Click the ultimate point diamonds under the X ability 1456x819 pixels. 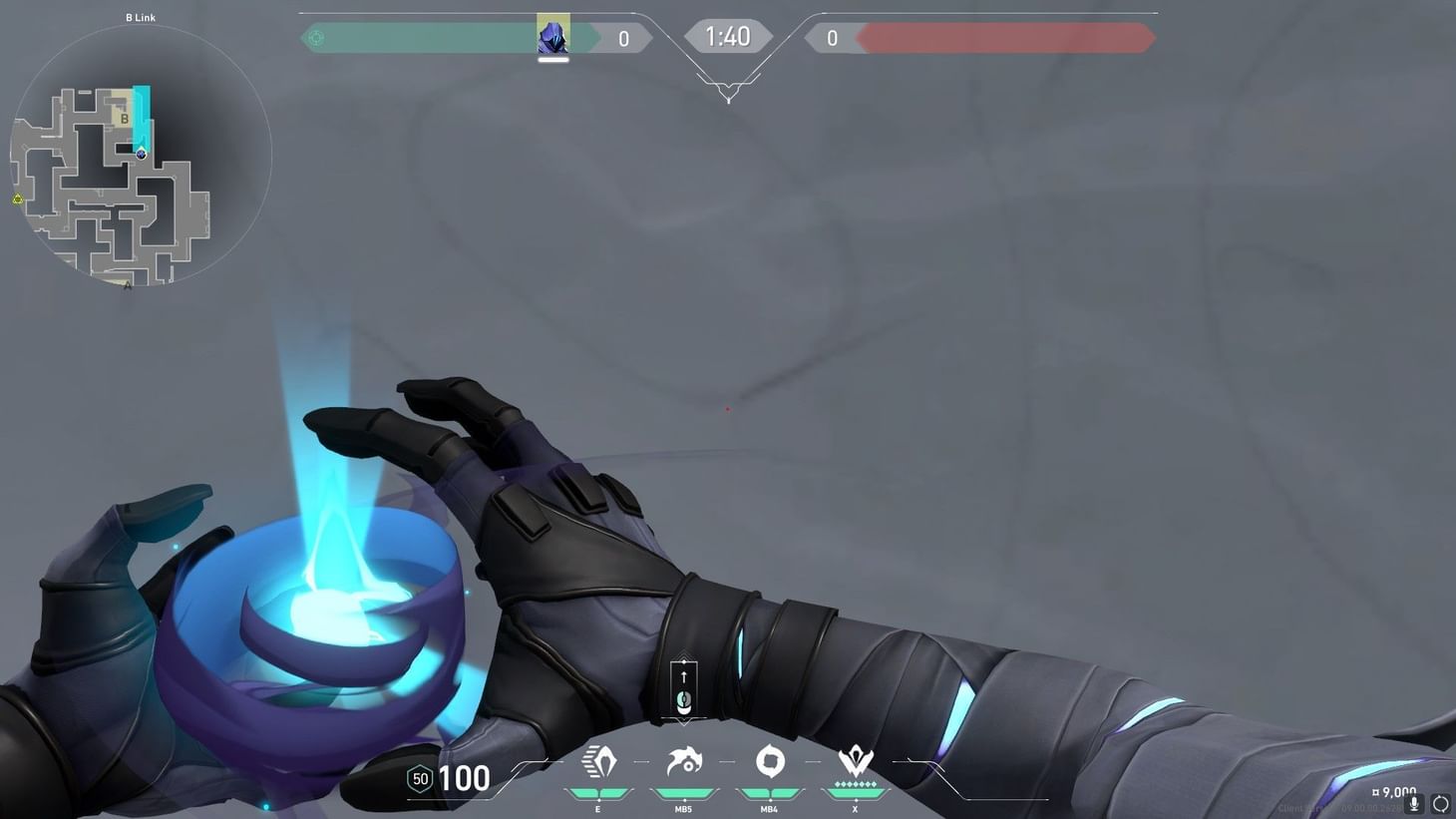click(x=855, y=785)
